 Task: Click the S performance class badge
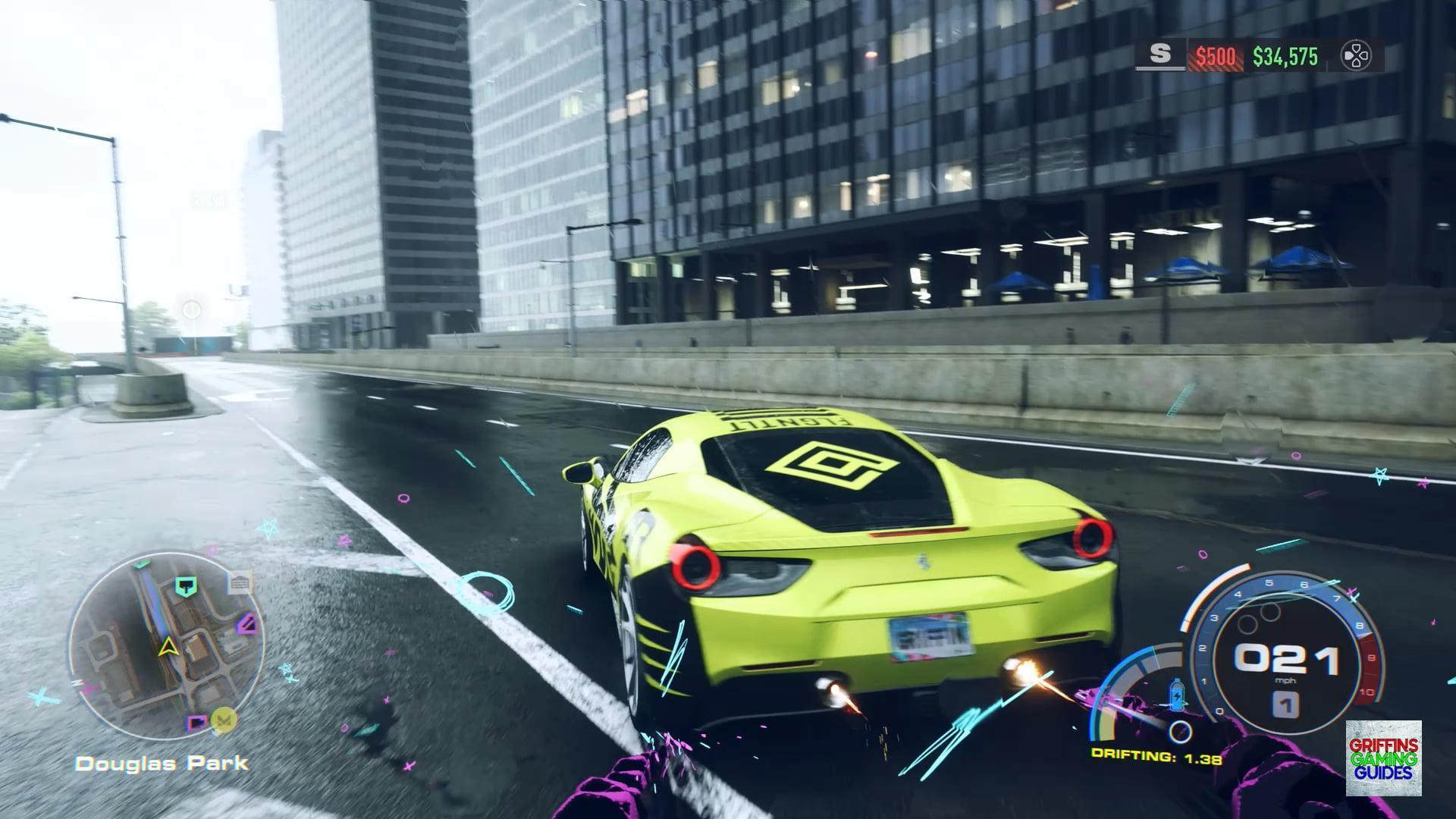(x=1160, y=55)
